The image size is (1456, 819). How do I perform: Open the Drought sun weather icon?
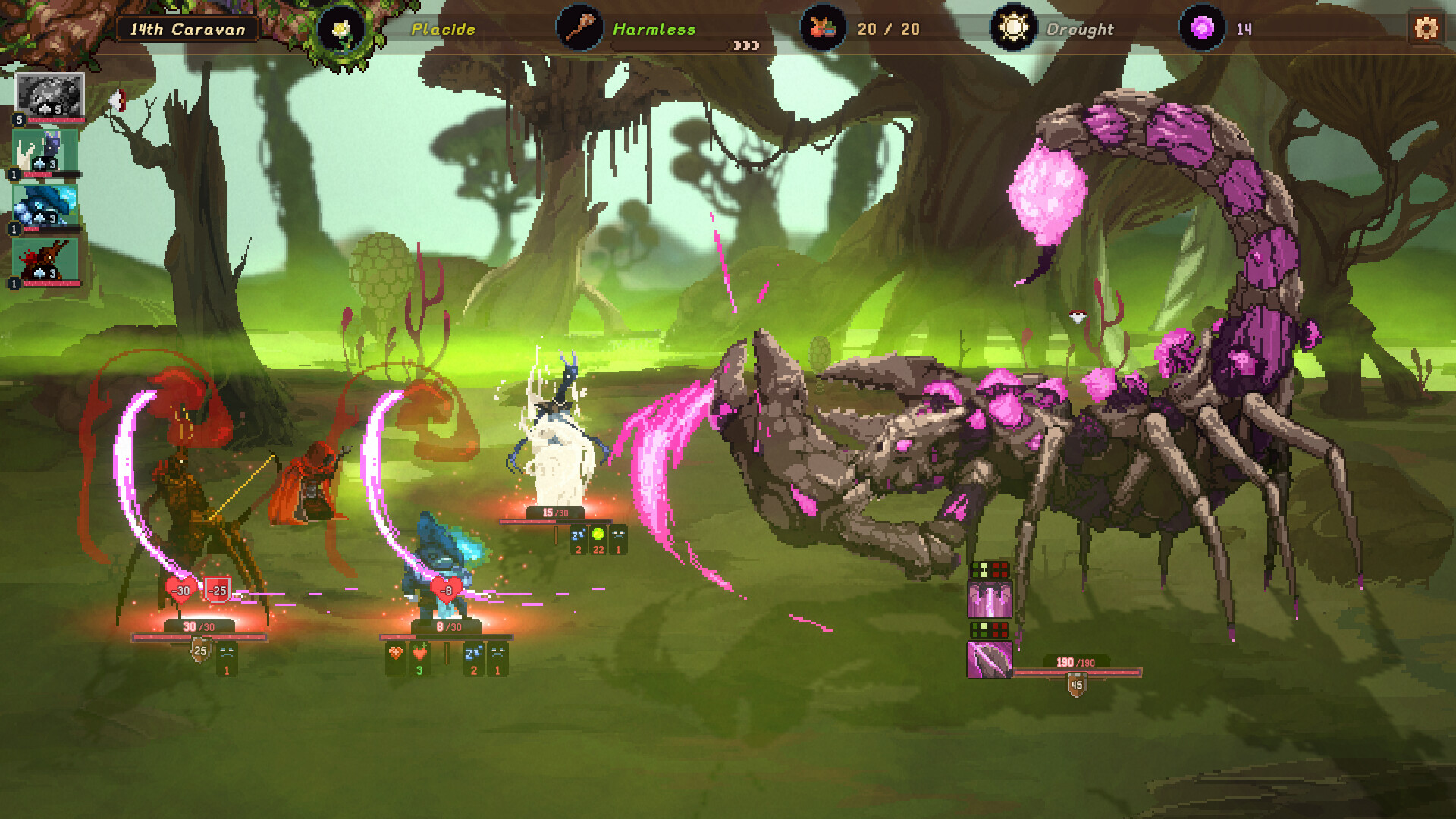tap(1014, 29)
